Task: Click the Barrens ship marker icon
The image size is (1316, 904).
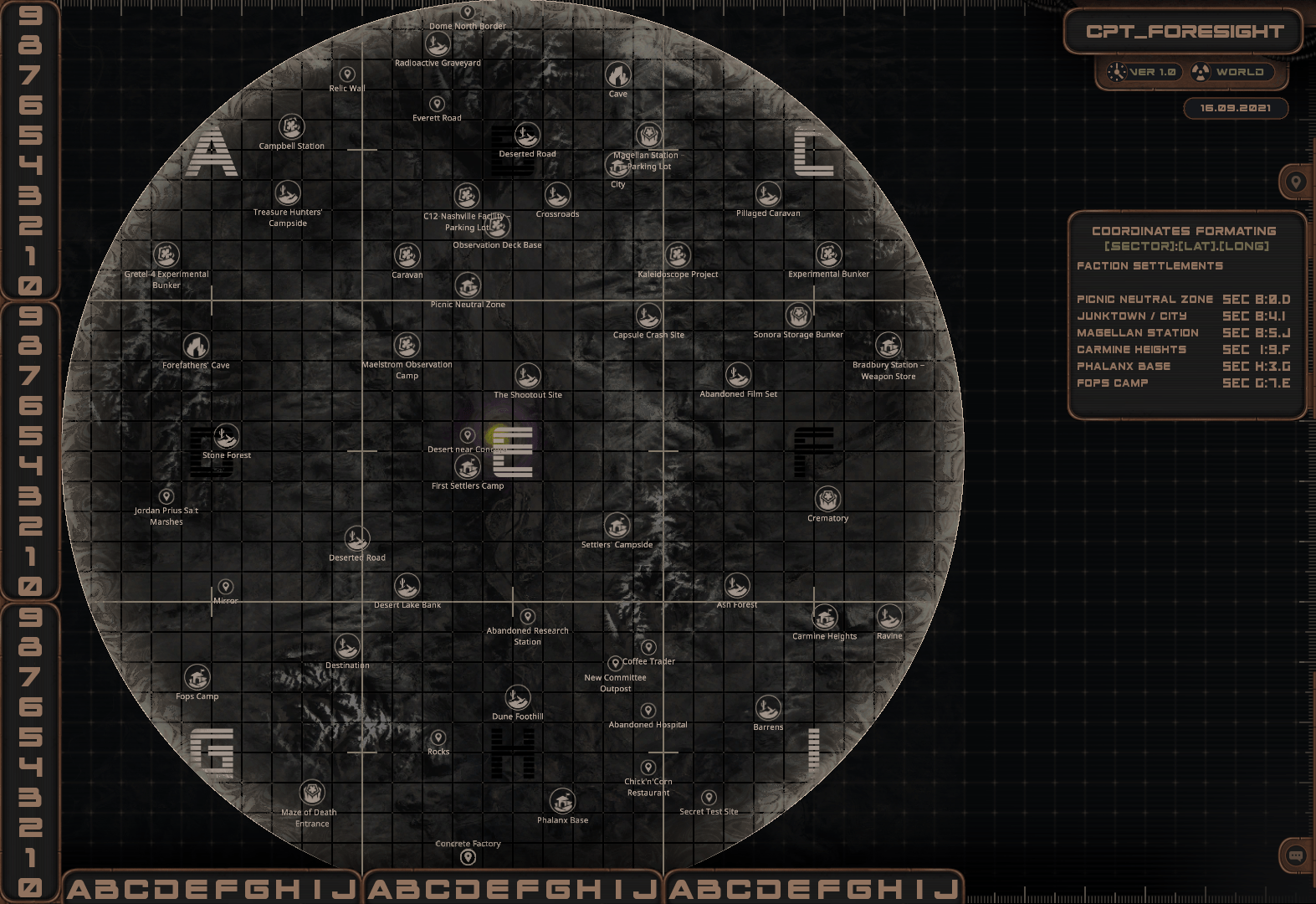Action: (x=768, y=709)
